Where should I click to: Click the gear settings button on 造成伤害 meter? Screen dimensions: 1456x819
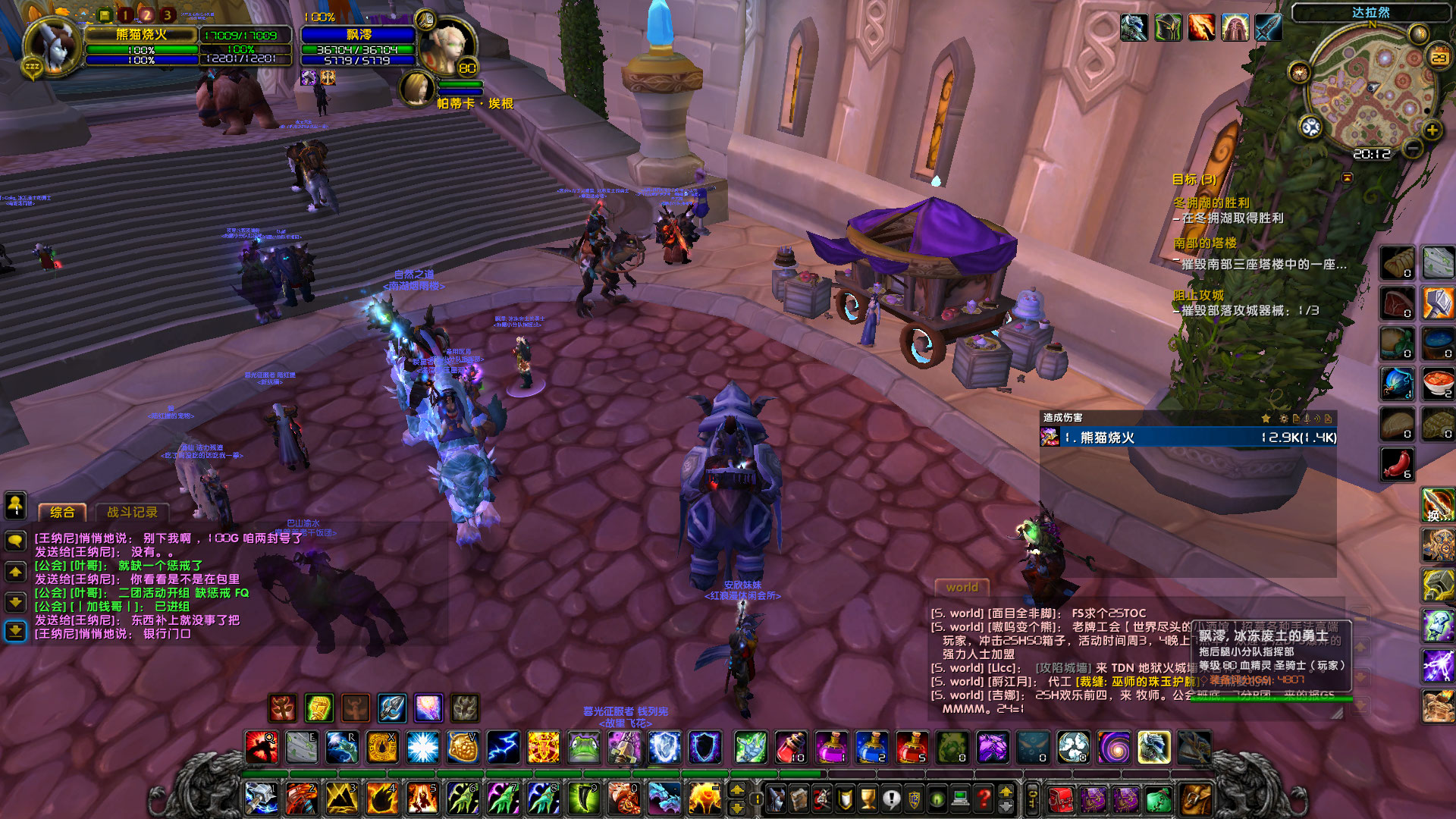[x=1283, y=418]
